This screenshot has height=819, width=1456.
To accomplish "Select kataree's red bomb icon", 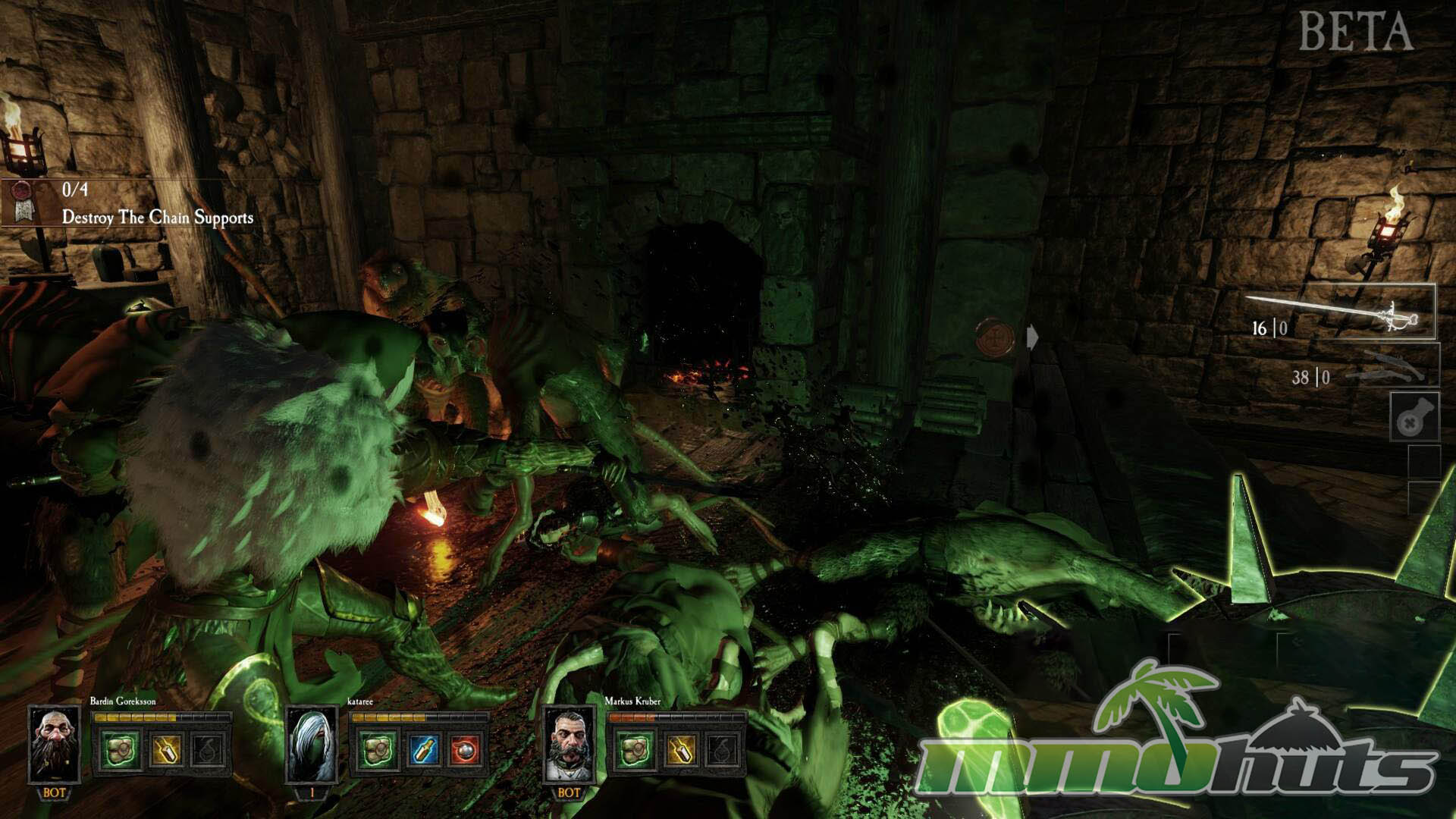I will (466, 750).
